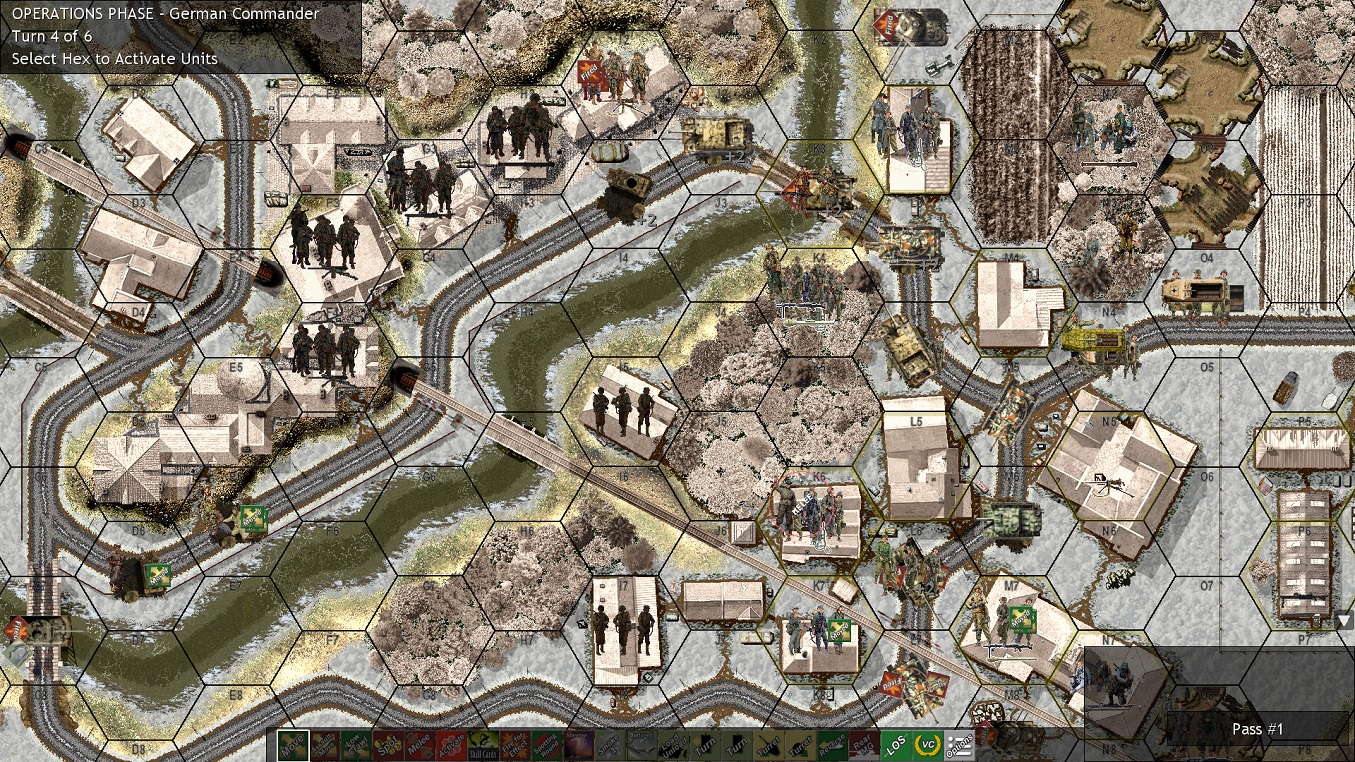Click the Activate hexes icon
Viewport: 1355px width, 762px height.
pyautogui.click(x=453, y=745)
